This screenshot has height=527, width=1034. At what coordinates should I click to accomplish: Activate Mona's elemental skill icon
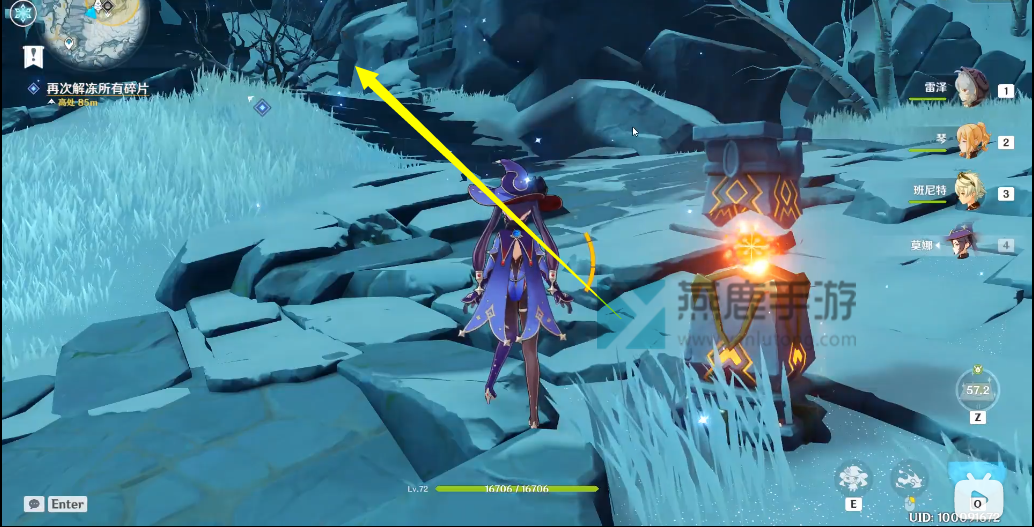[854, 477]
